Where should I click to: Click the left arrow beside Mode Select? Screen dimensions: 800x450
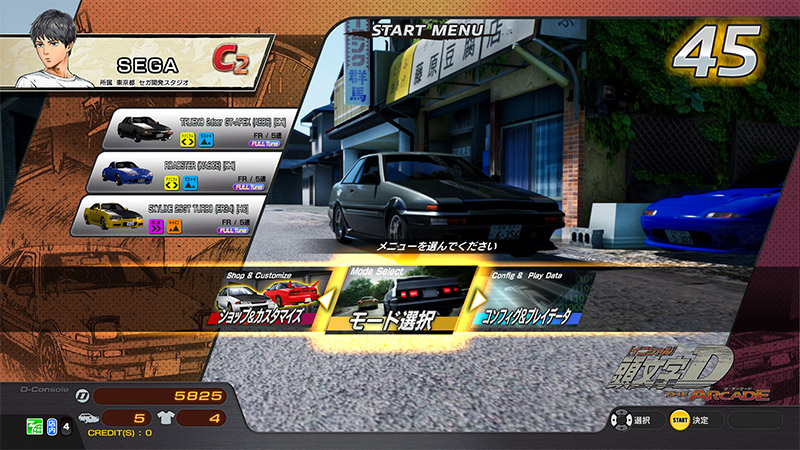pos(327,297)
